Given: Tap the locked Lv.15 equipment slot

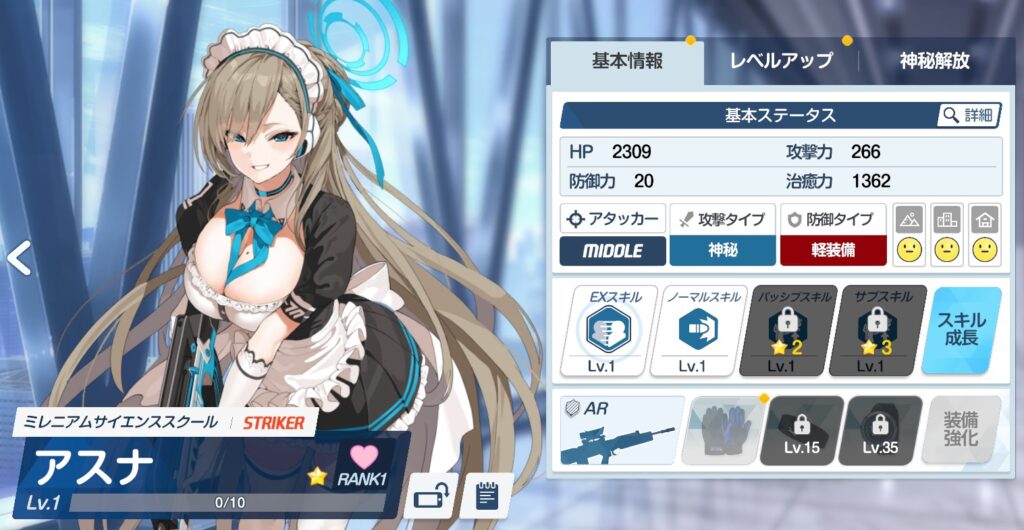Looking at the screenshot, I should [802, 431].
